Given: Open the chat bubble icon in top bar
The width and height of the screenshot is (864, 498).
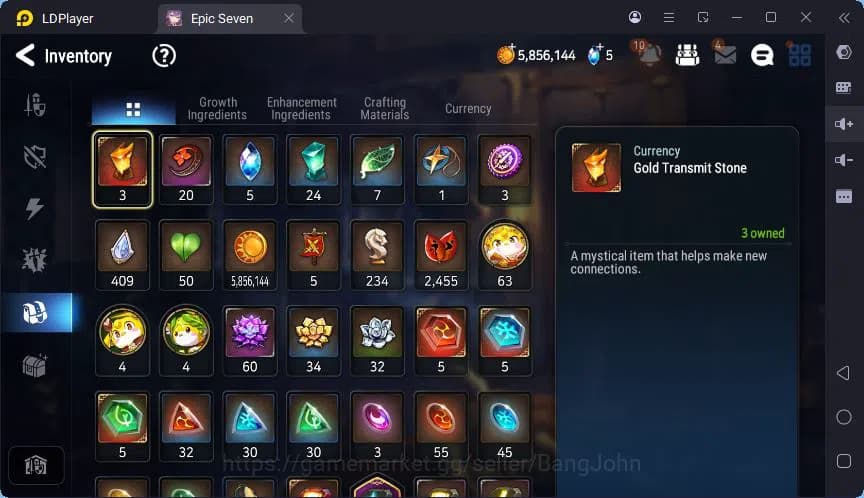Looking at the screenshot, I should pos(762,56).
